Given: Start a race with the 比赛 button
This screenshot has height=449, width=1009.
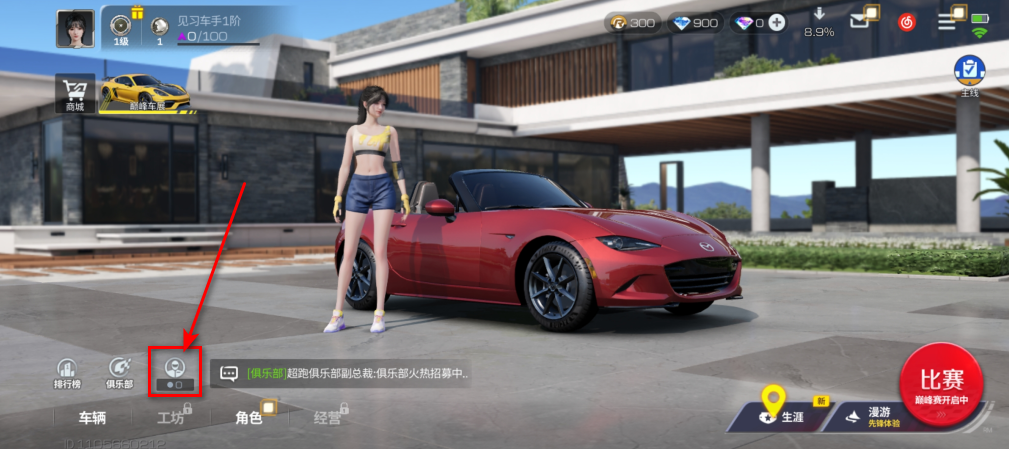Looking at the screenshot, I should [x=940, y=383].
